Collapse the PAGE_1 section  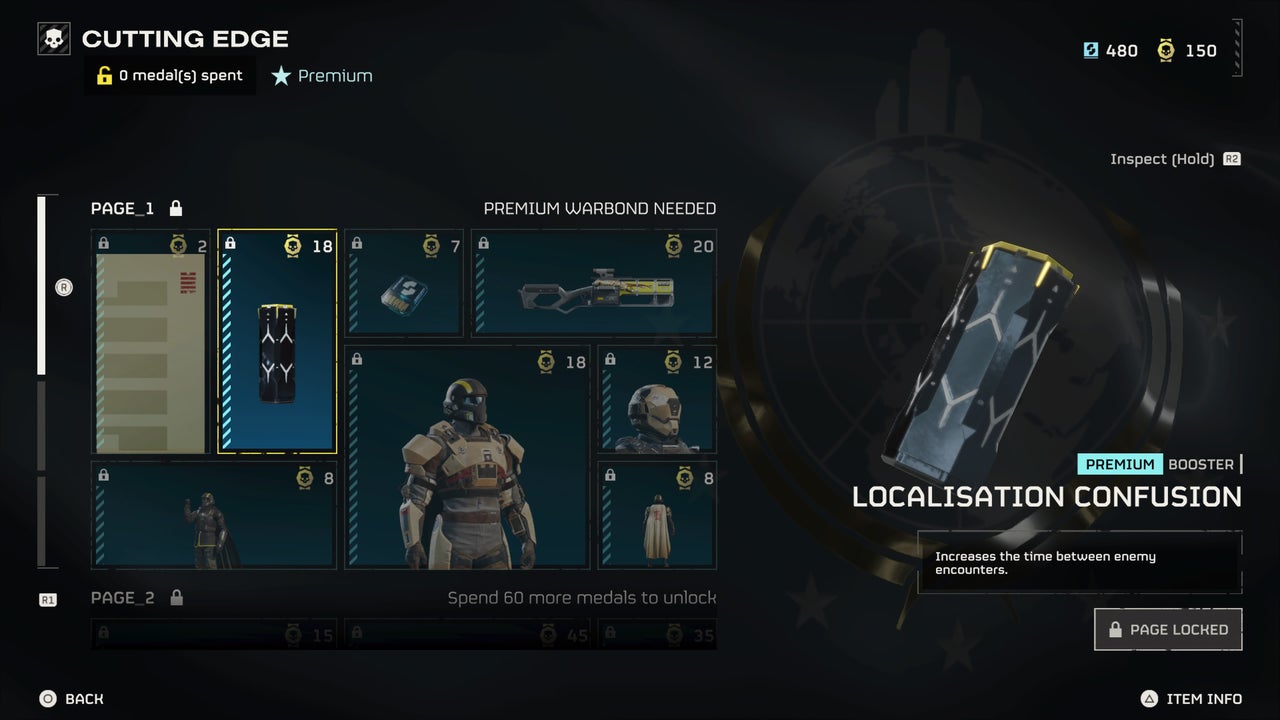(120, 208)
